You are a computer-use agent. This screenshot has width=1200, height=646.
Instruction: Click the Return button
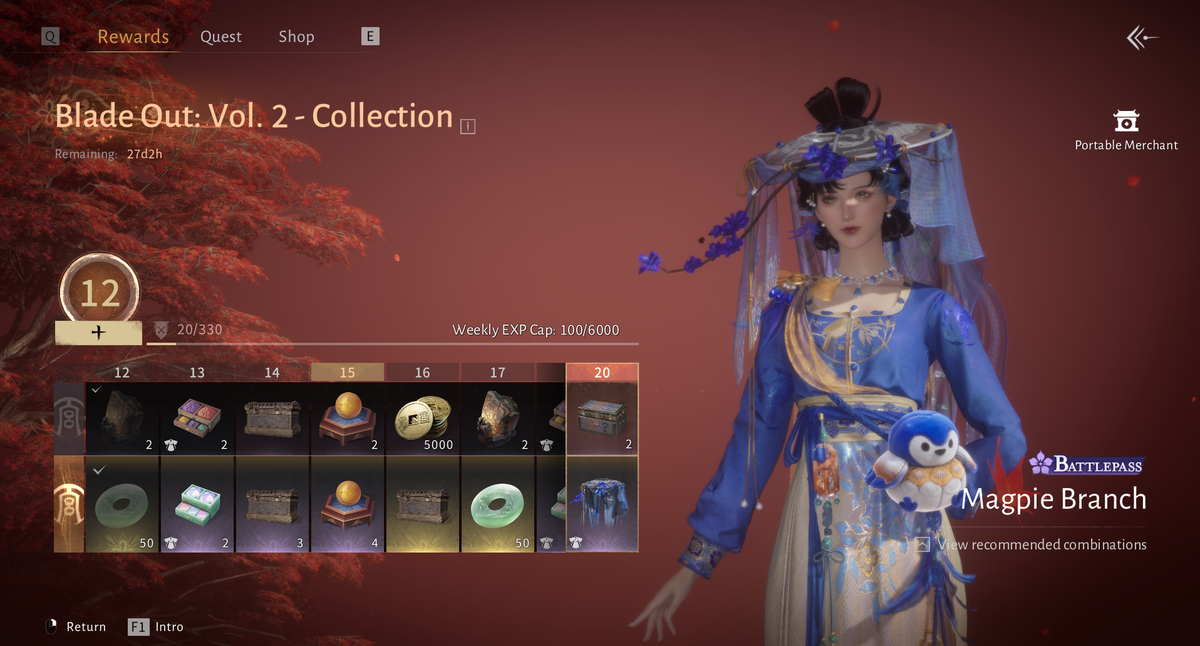[x=76, y=627]
